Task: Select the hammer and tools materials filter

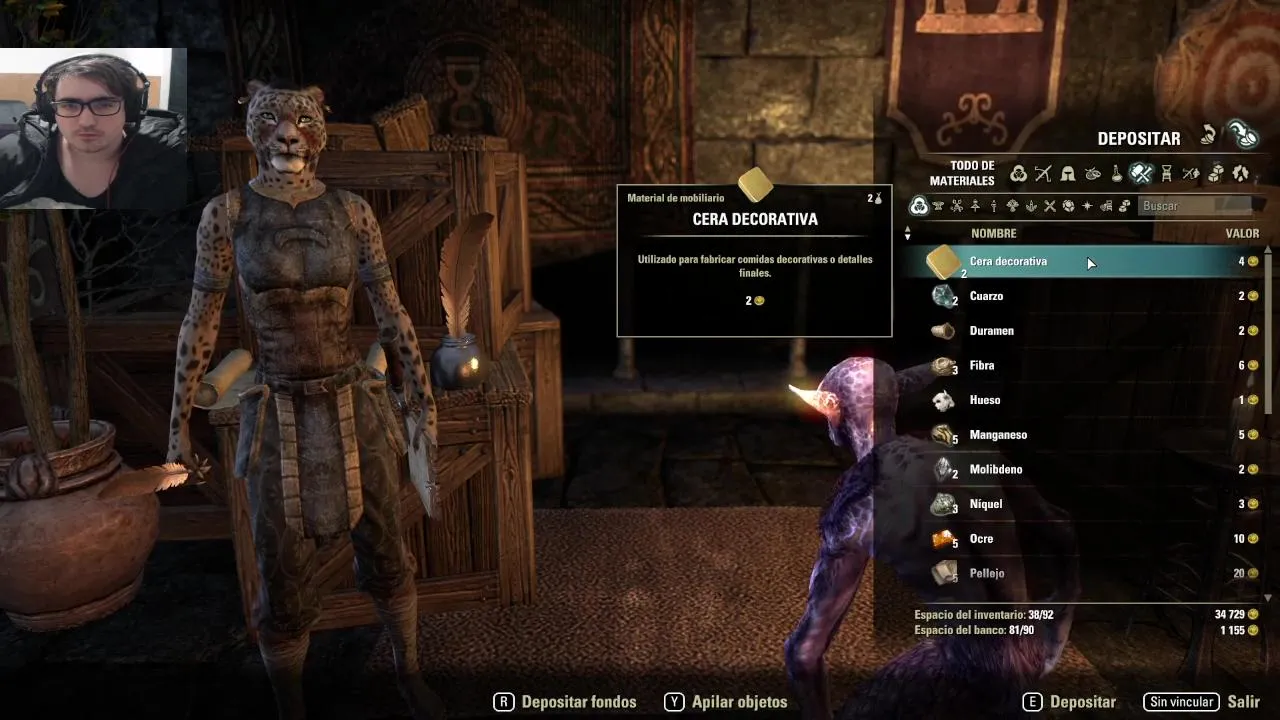Action: coord(1141,174)
